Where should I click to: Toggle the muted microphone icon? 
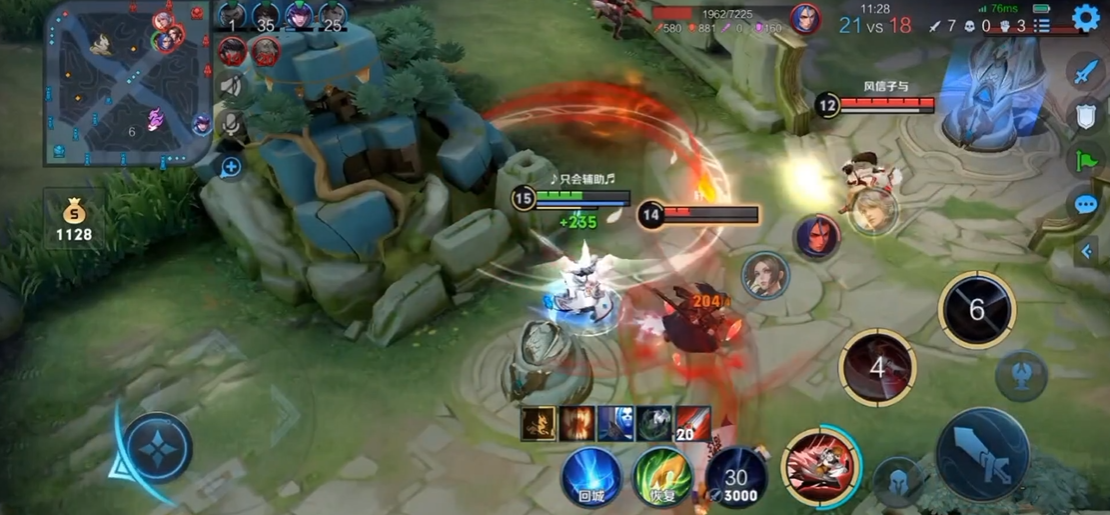(x=232, y=124)
